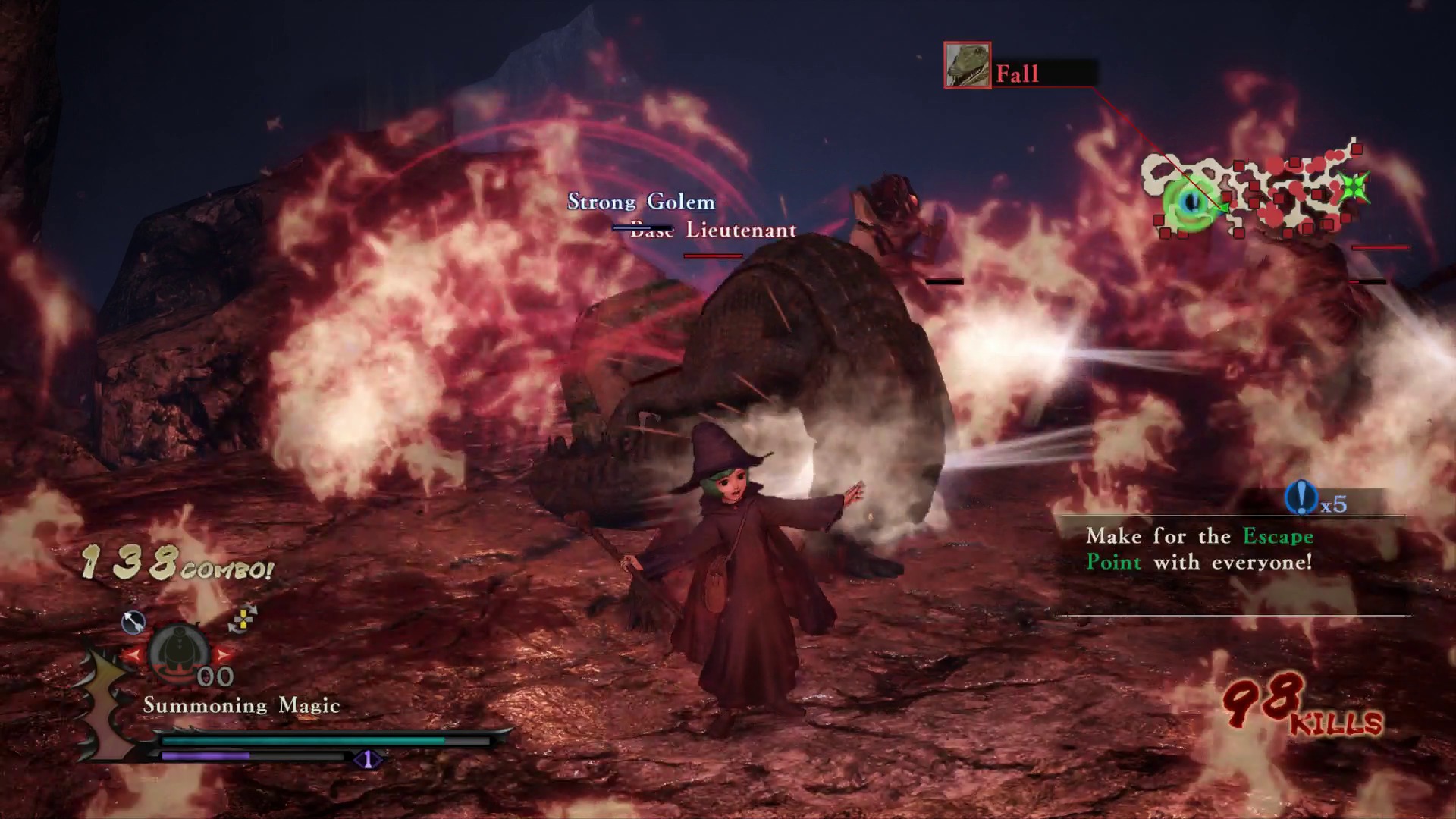Click the blue exclamation mission counter icon
Screen dimensions: 1456x819
pos(1301,498)
